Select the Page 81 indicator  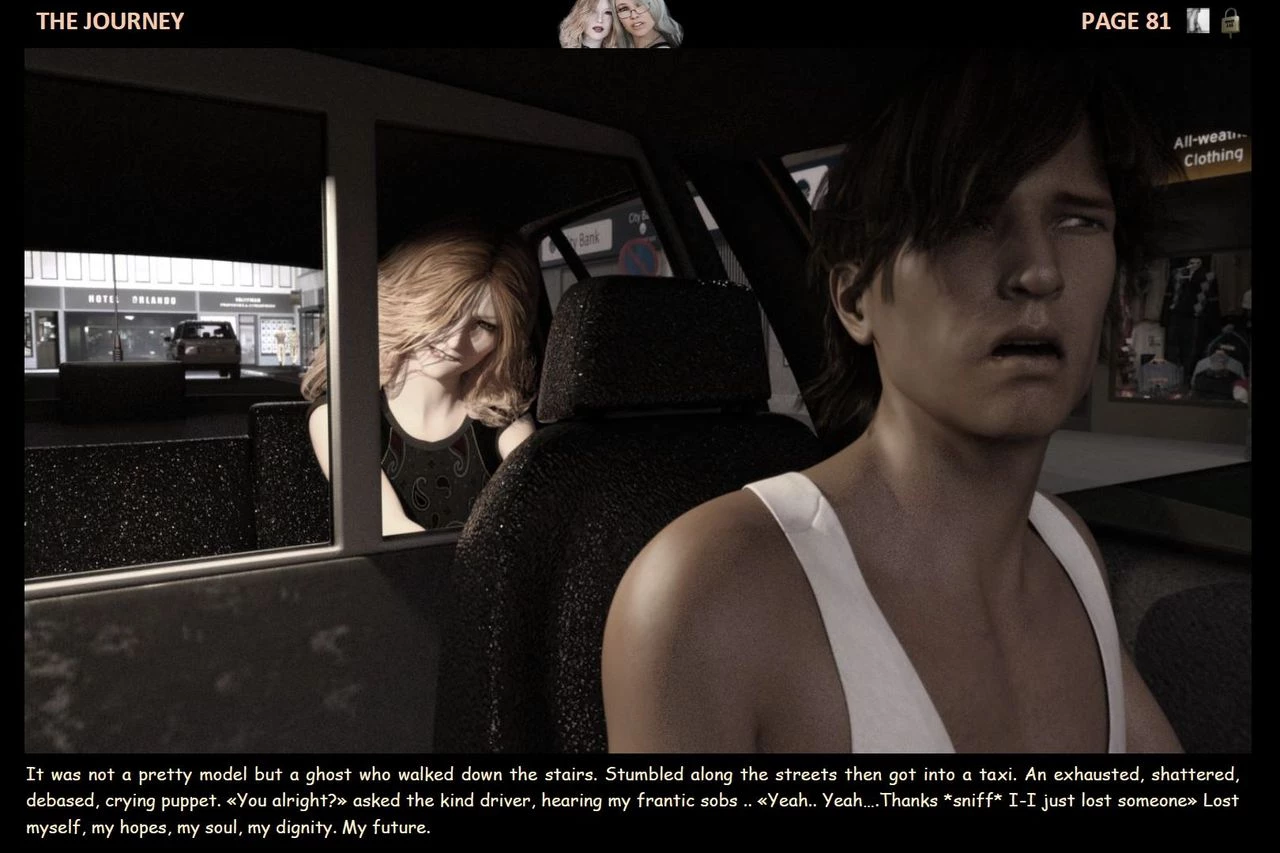coord(1125,21)
